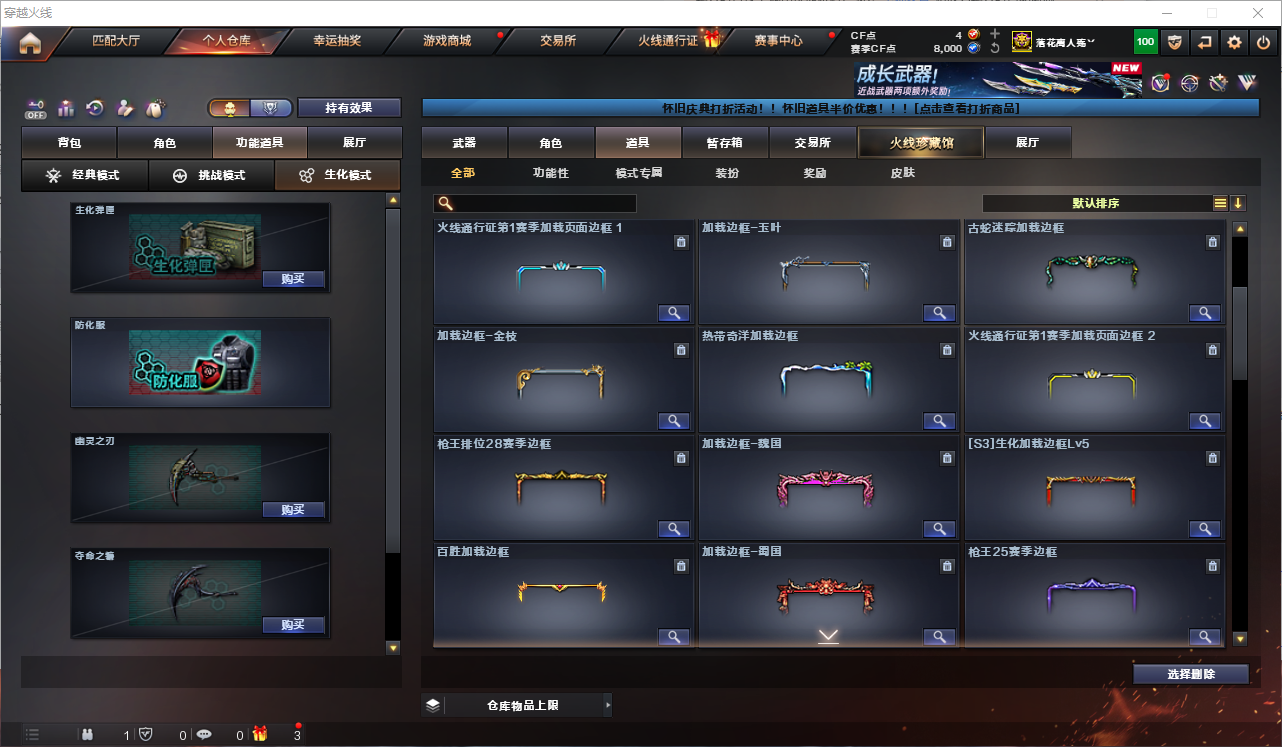The image size is (1282, 747).
Task: Close the game window
Action: (x=1258, y=13)
